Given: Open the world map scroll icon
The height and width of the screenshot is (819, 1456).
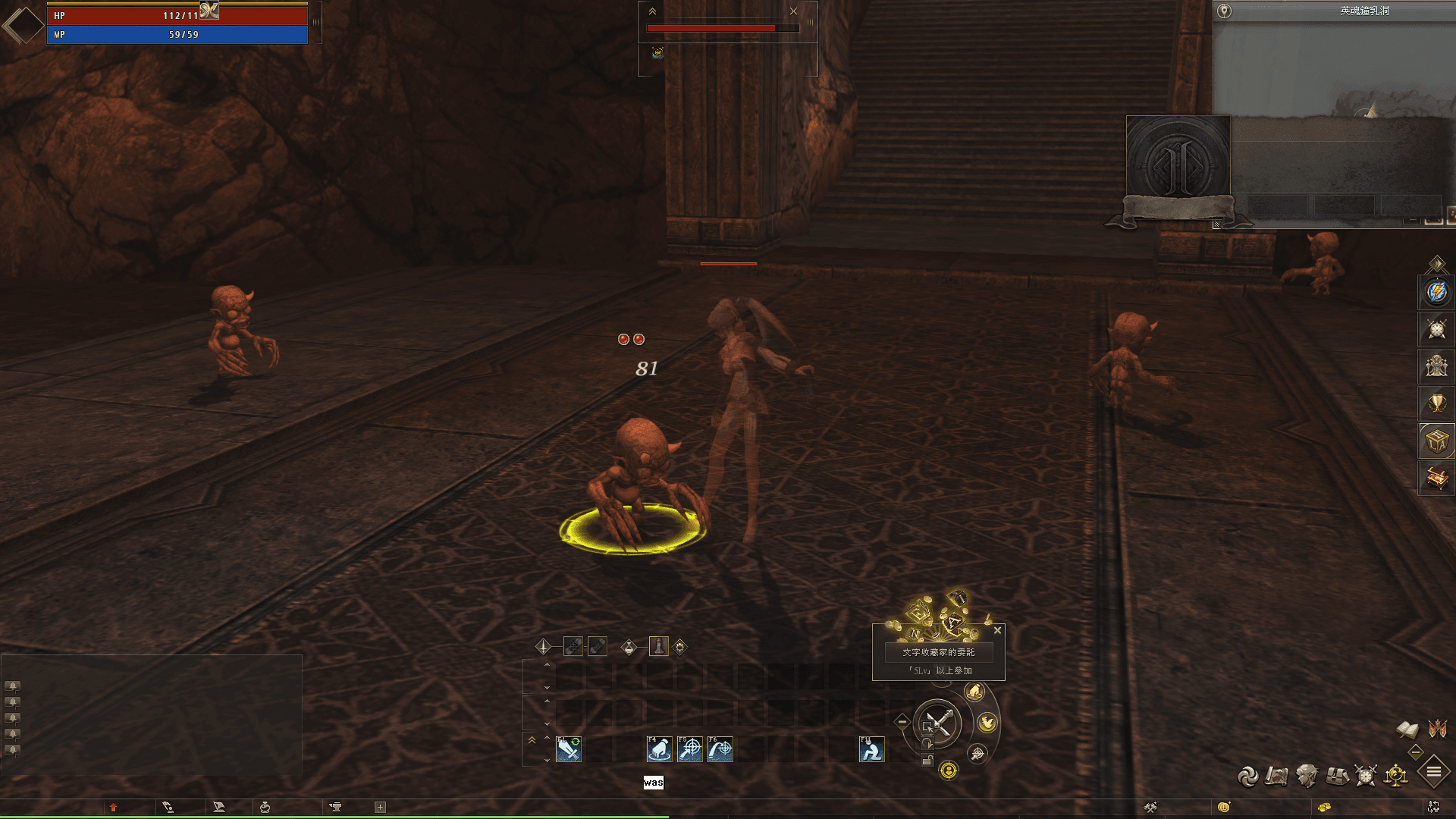Looking at the screenshot, I should coord(1276,776).
